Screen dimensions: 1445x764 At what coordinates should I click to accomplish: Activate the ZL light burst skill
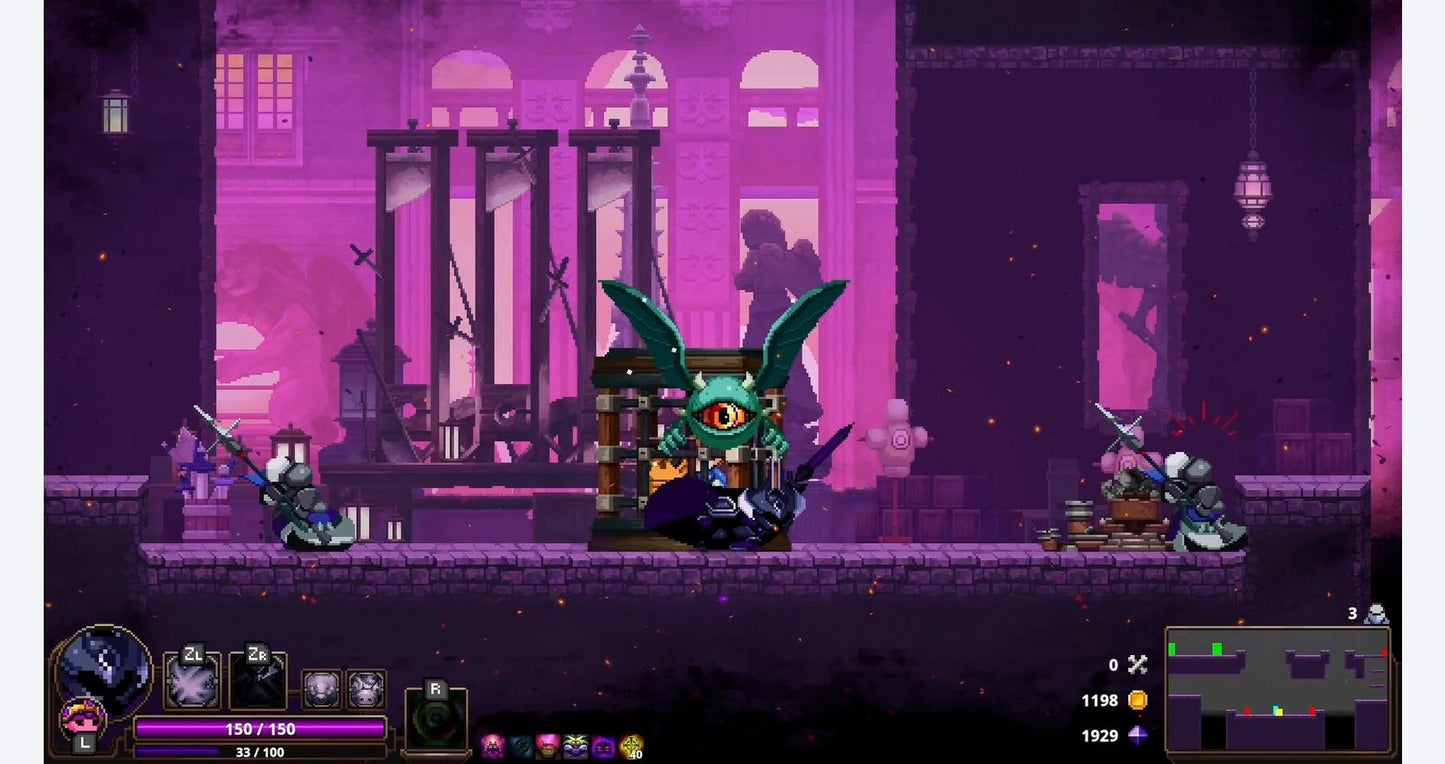coord(192,683)
